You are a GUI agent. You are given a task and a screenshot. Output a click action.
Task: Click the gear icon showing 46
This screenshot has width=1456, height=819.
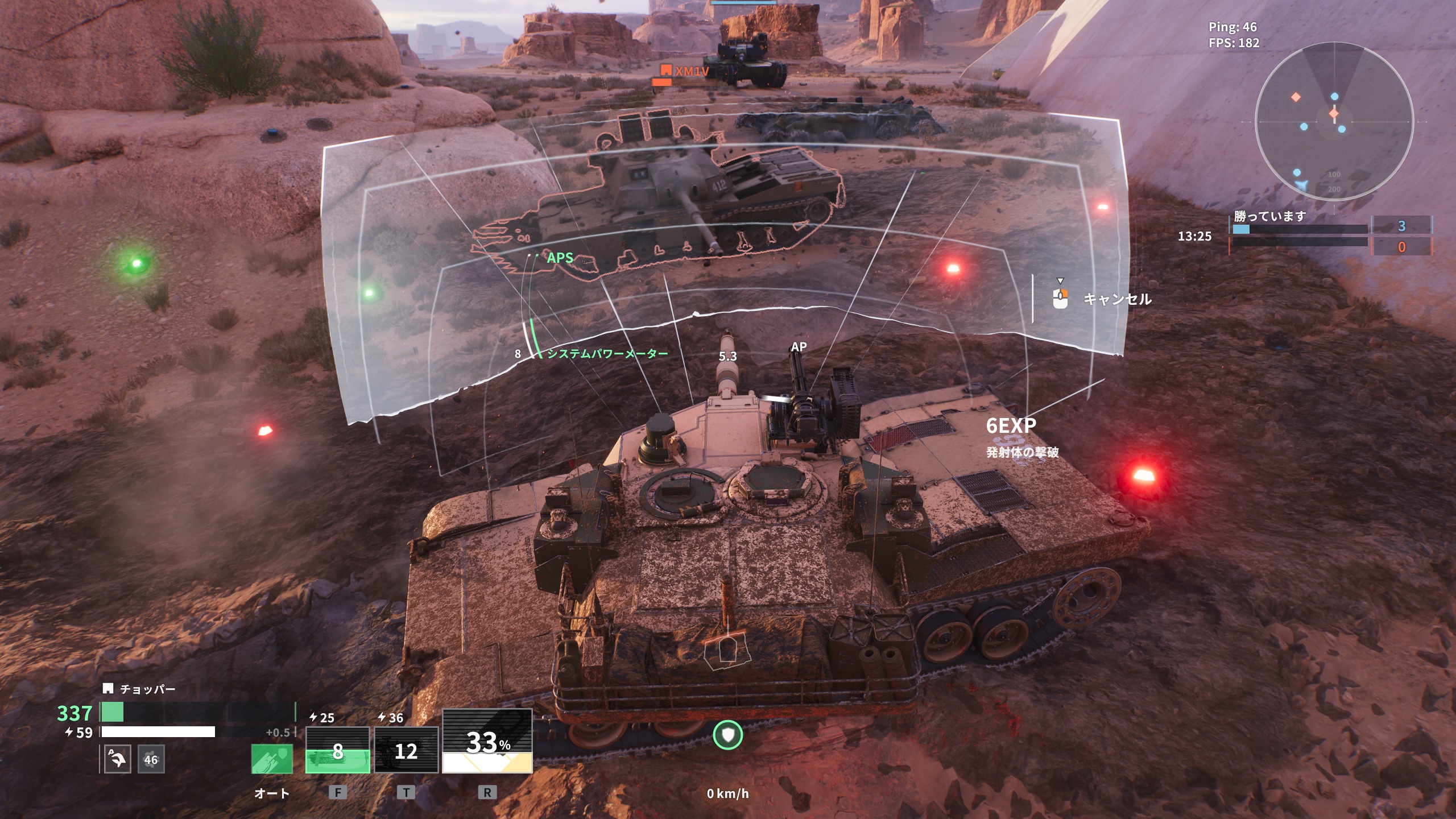coord(151,759)
